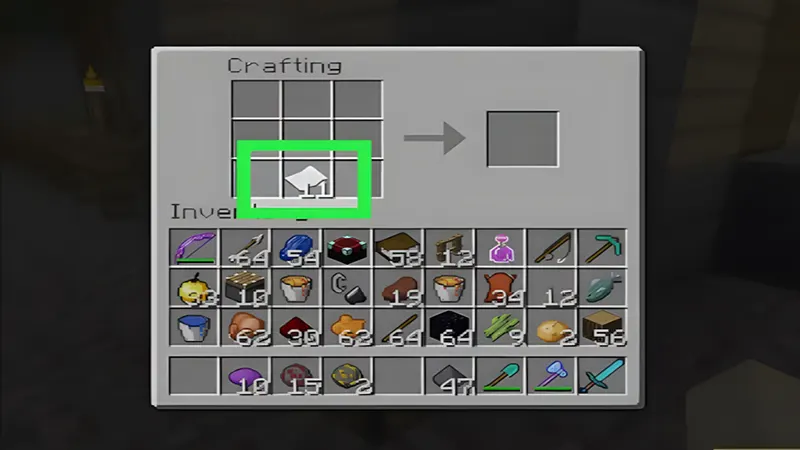Select the stack of 64 sticks

[x=399, y=328]
